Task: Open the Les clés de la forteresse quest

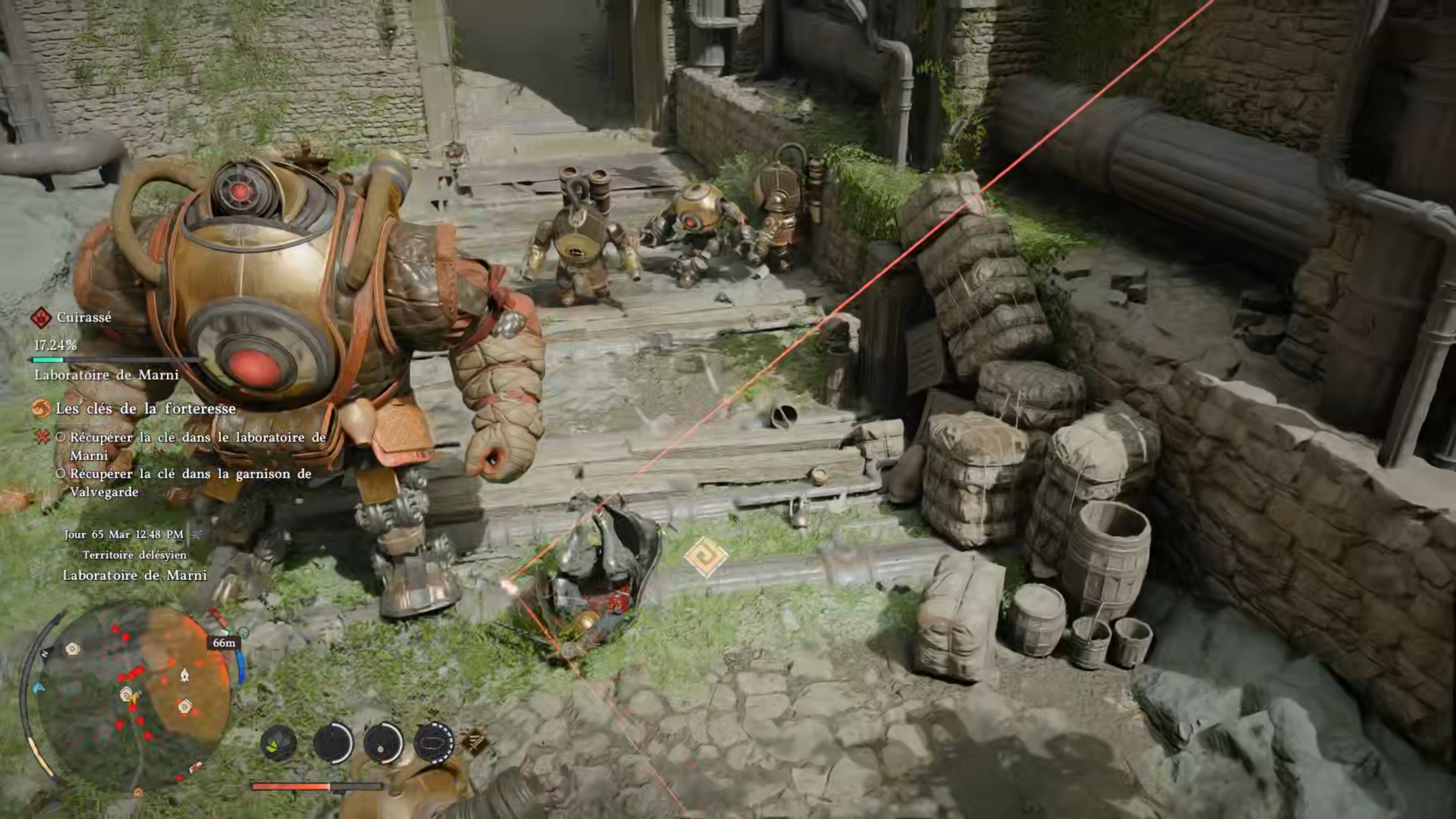Action: pyautogui.click(x=145, y=409)
